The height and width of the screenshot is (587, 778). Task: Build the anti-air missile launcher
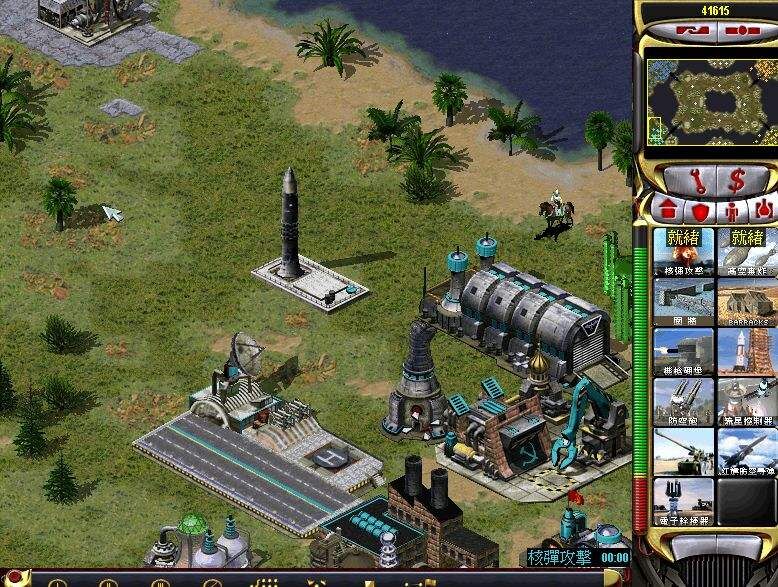(747, 451)
